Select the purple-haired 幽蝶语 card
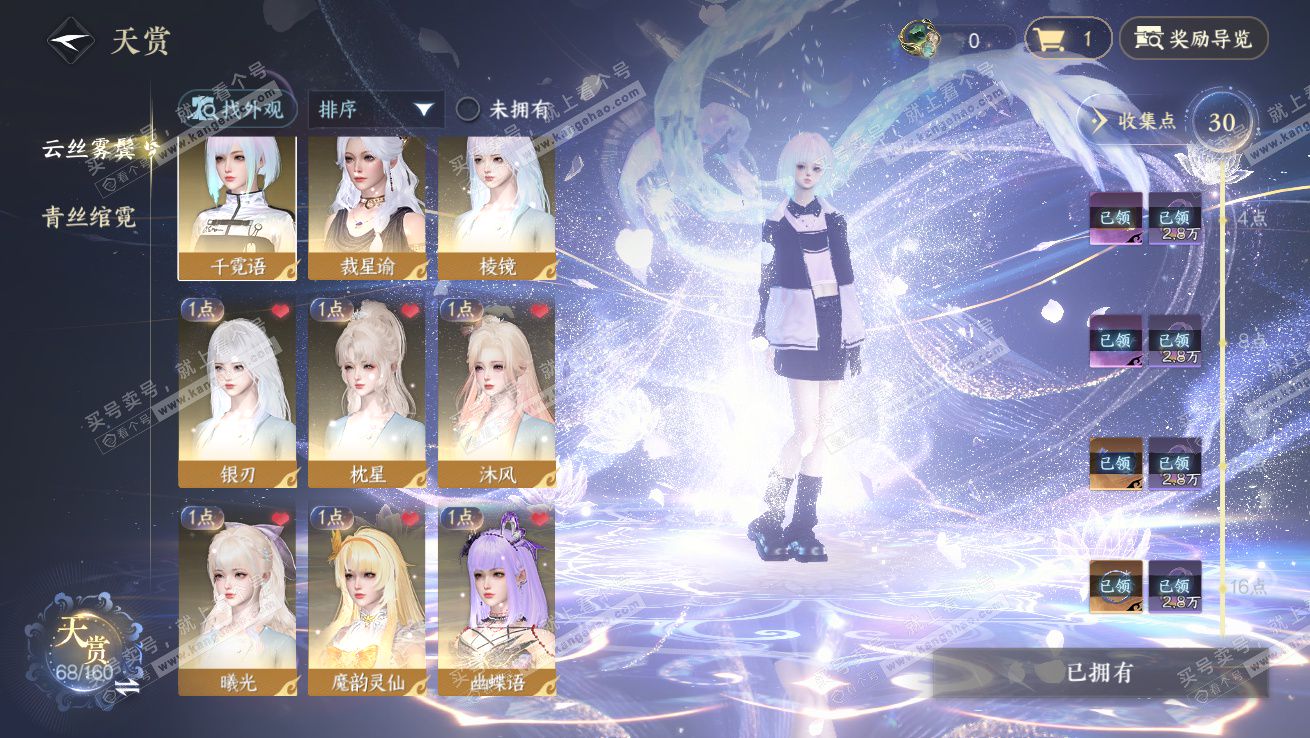 click(x=497, y=600)
